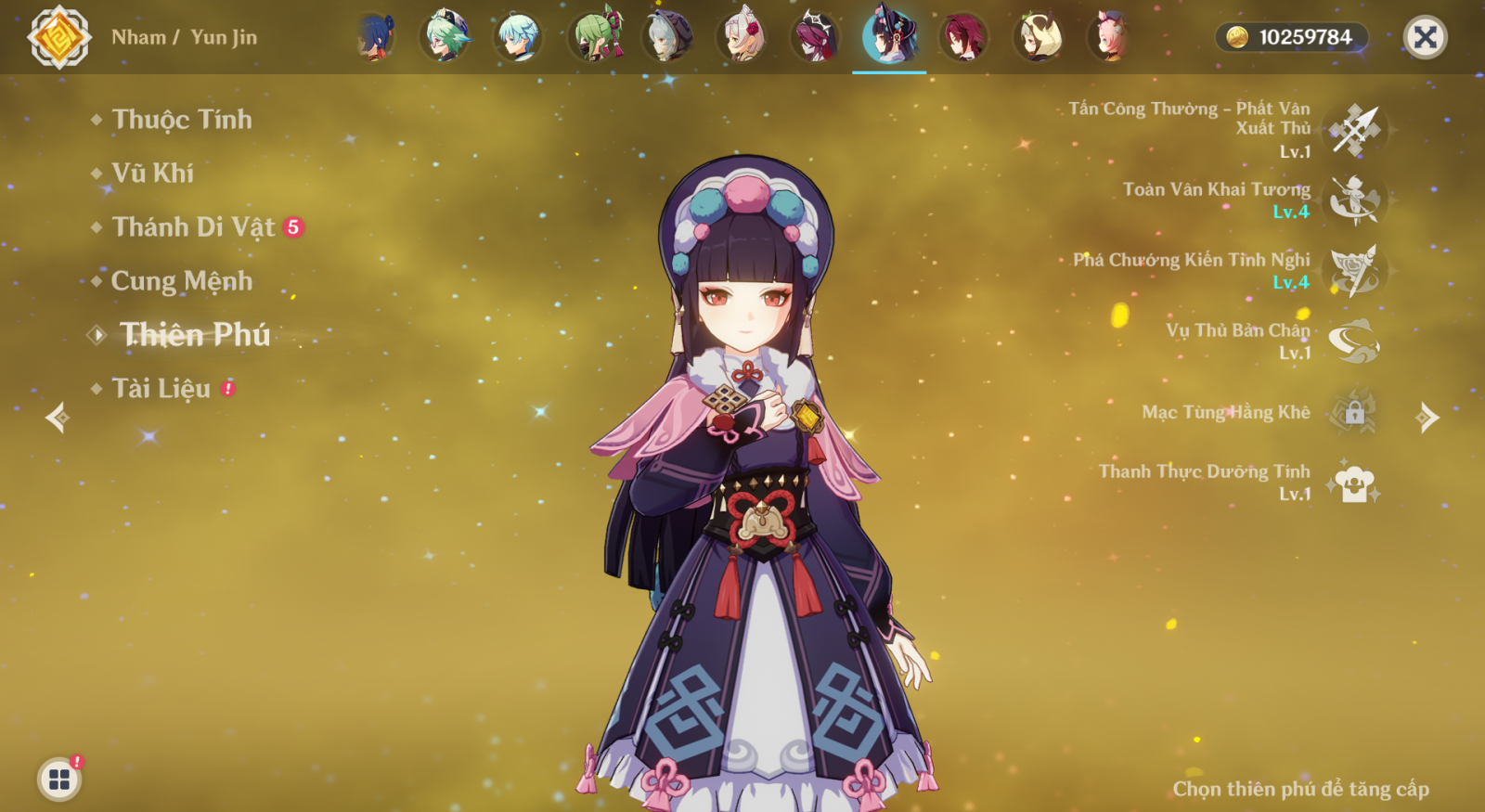Viewport: 1485px width, 812px height.
Task: Switch to Sucrose's portrait in the character bar
Action: pos(445,37)
